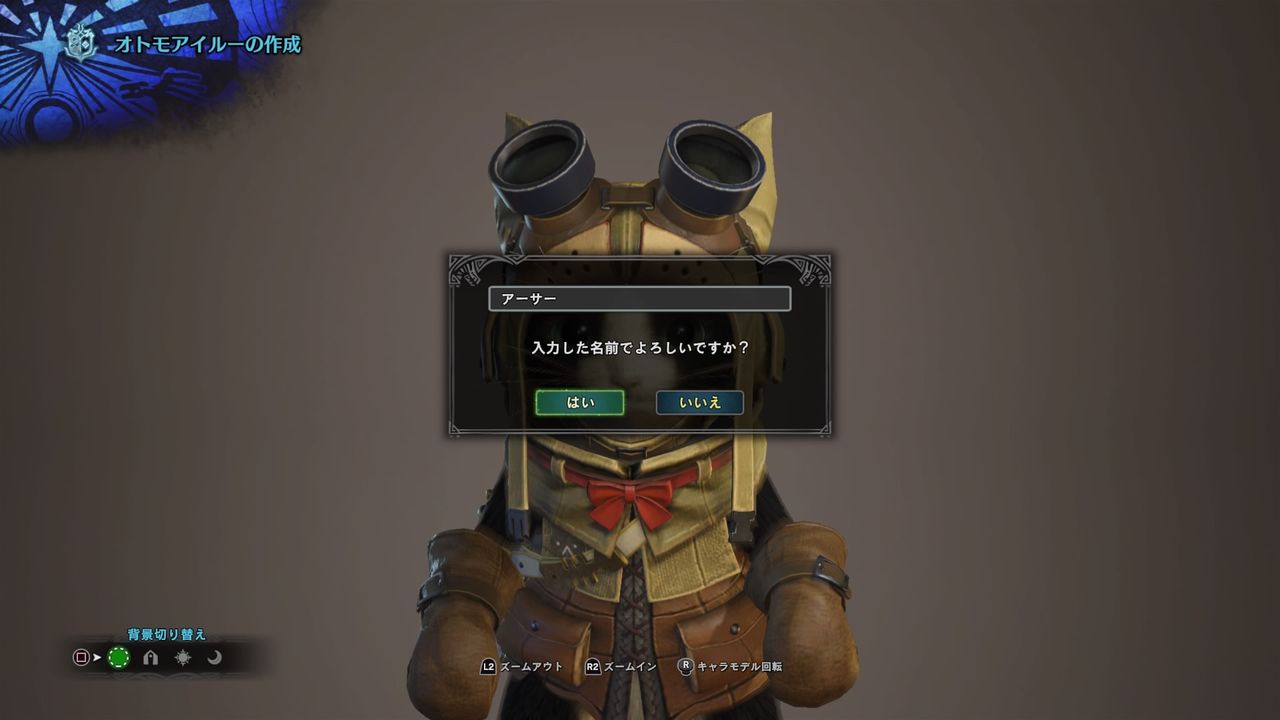Pick the crescent moon night background
This screenshot has width=1280, height=720.
pyautogui.click(x=214, y=657)
